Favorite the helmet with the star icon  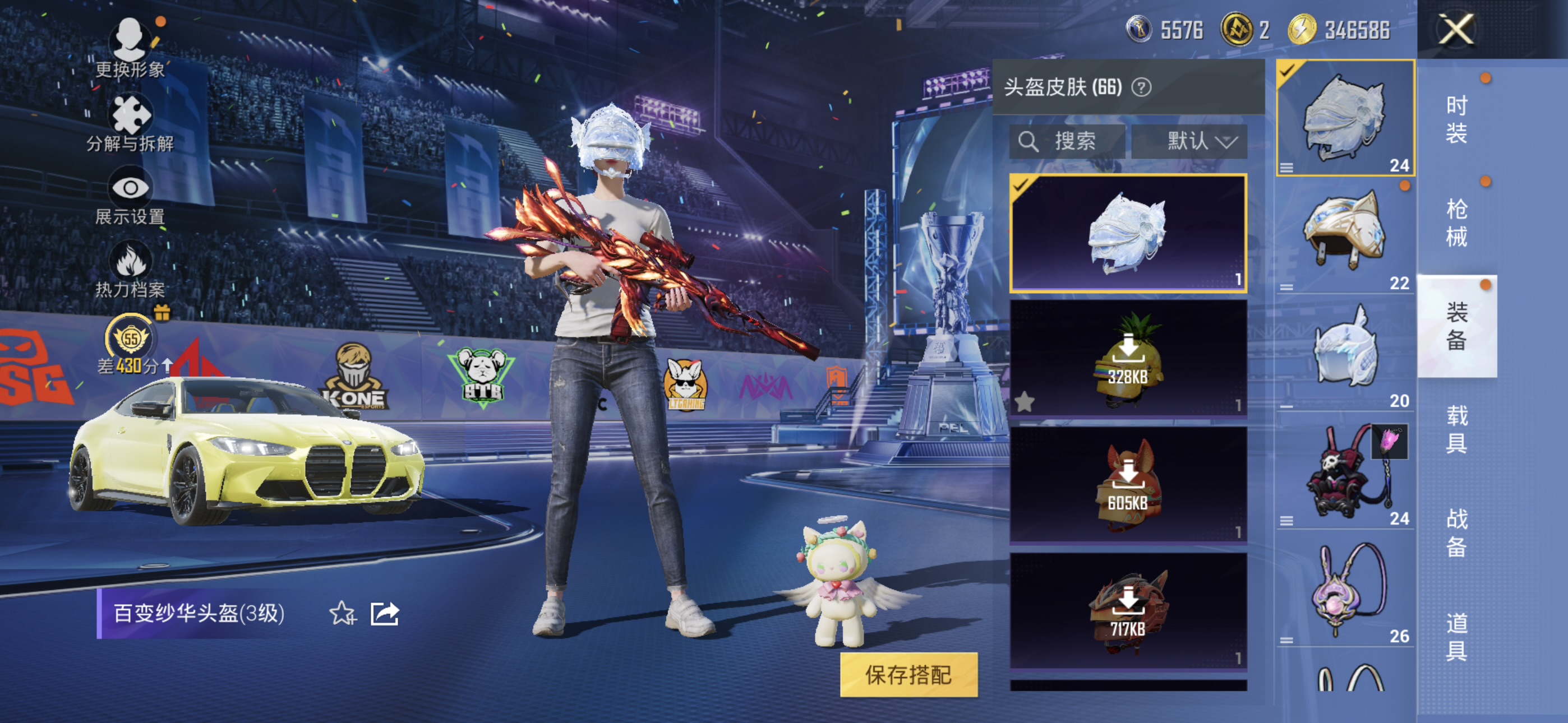(x=342, y=614)
